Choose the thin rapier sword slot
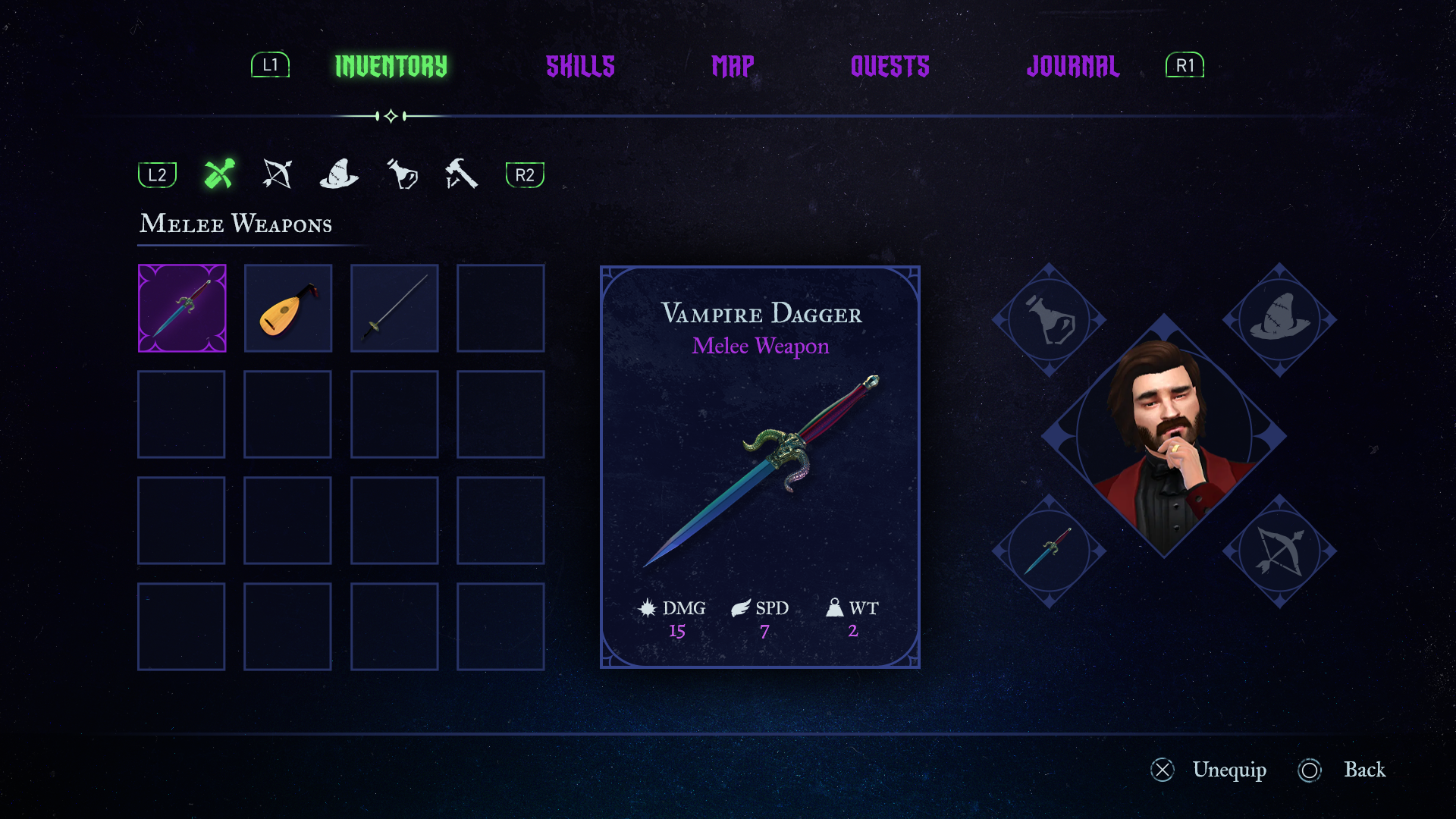1456x819 pixels. pos(394,308)
